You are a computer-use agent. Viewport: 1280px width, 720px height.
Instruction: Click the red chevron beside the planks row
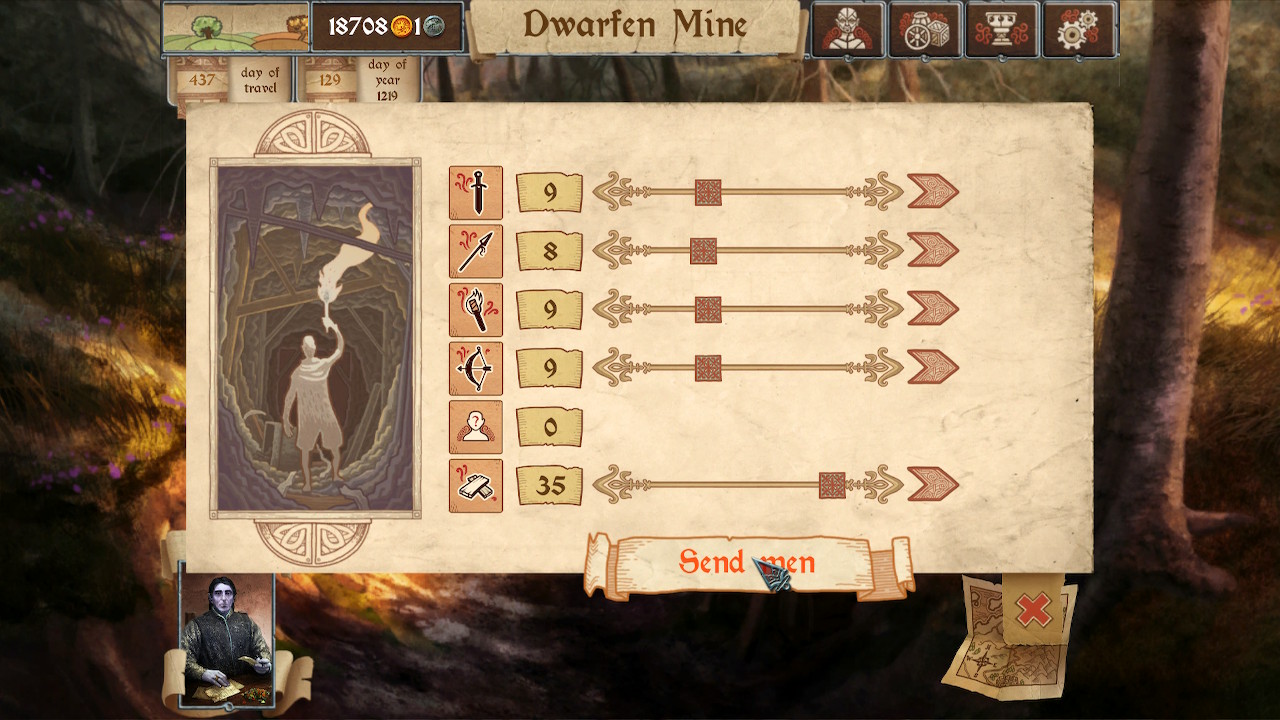(931, 483)
